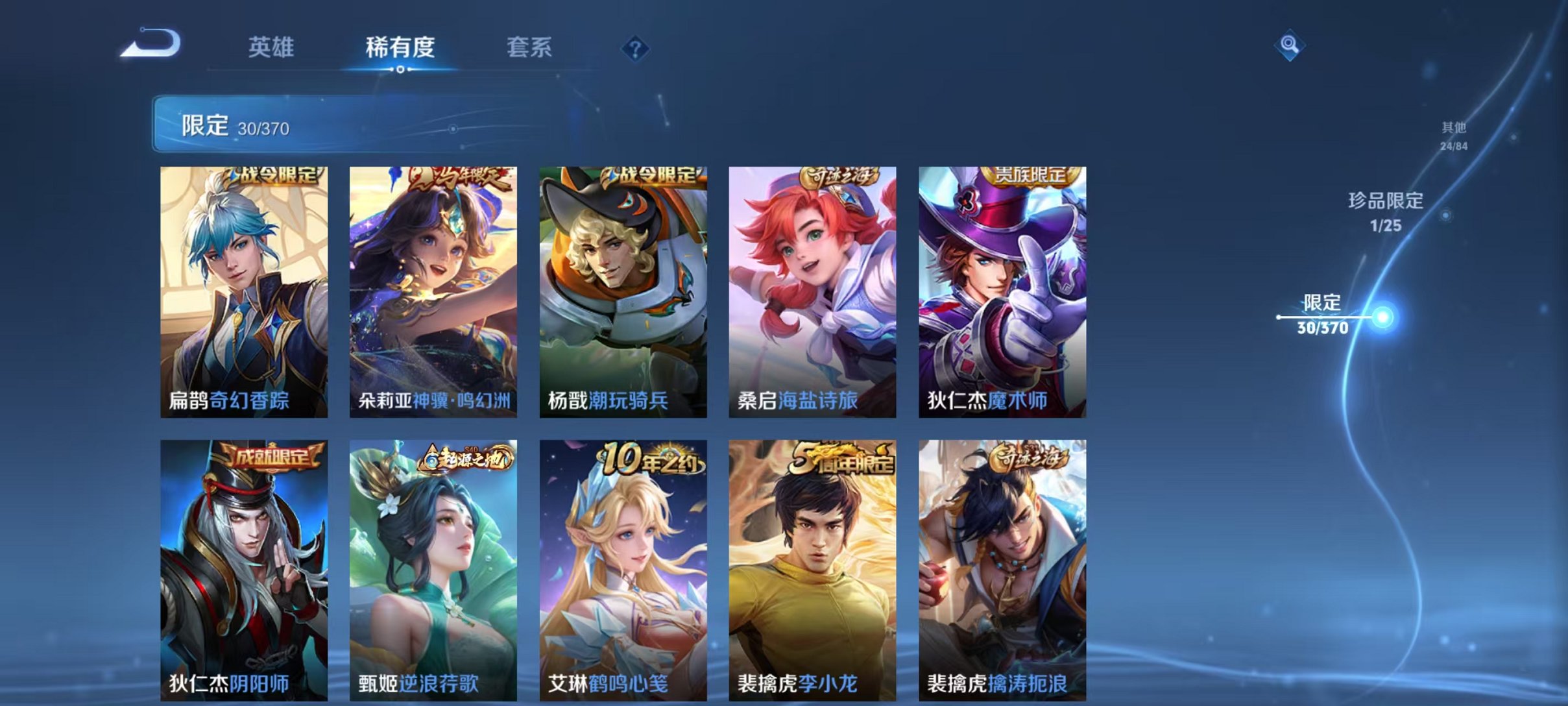Open help via the question mark icon
Screen dimensions: 1568x706
point(636,49)
